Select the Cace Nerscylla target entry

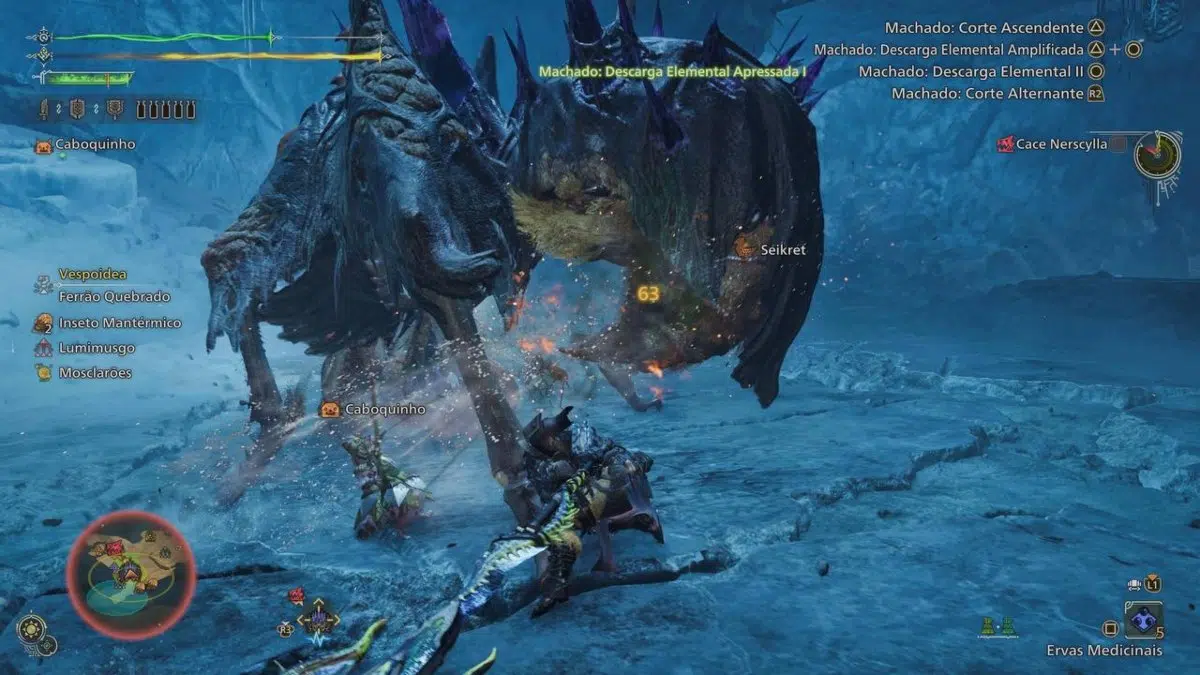1061,145
